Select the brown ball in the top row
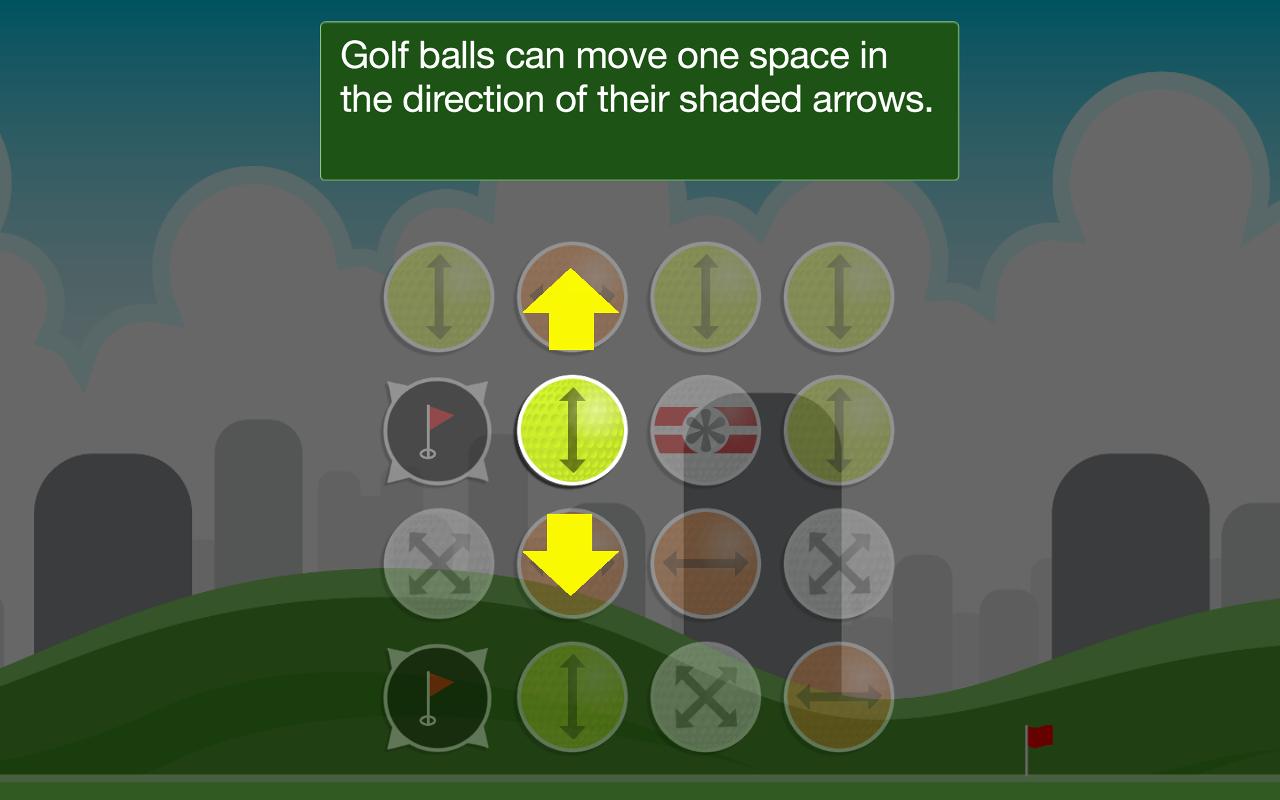Viewport: 1280px width, 800px height. tap(572, 297)
